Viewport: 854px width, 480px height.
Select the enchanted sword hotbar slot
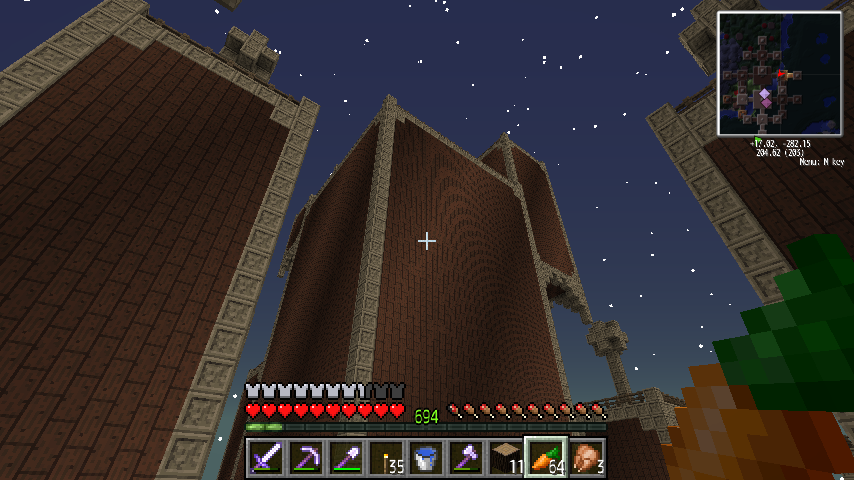[266, 458]
